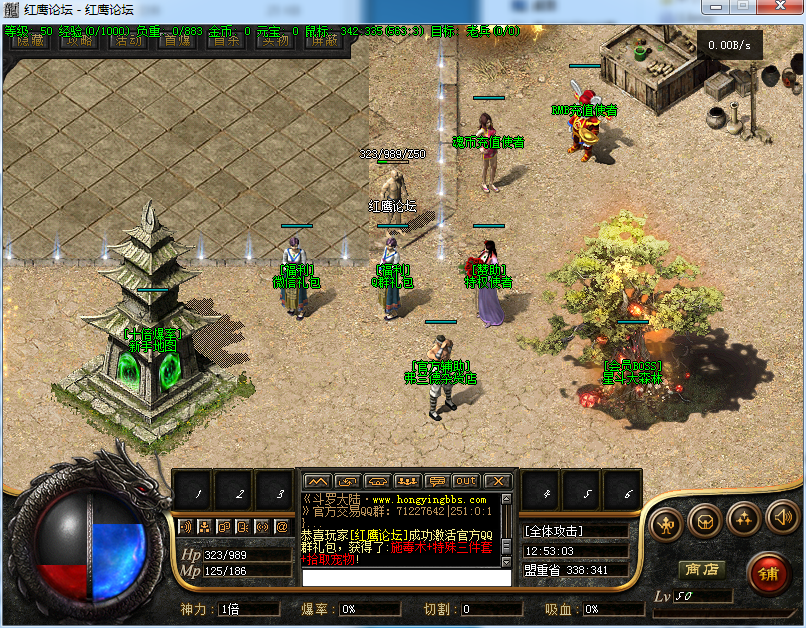The image size is (806, 628).
Task: Click the 隐藏 button in top bar
Action: click(x=28, y=41)
